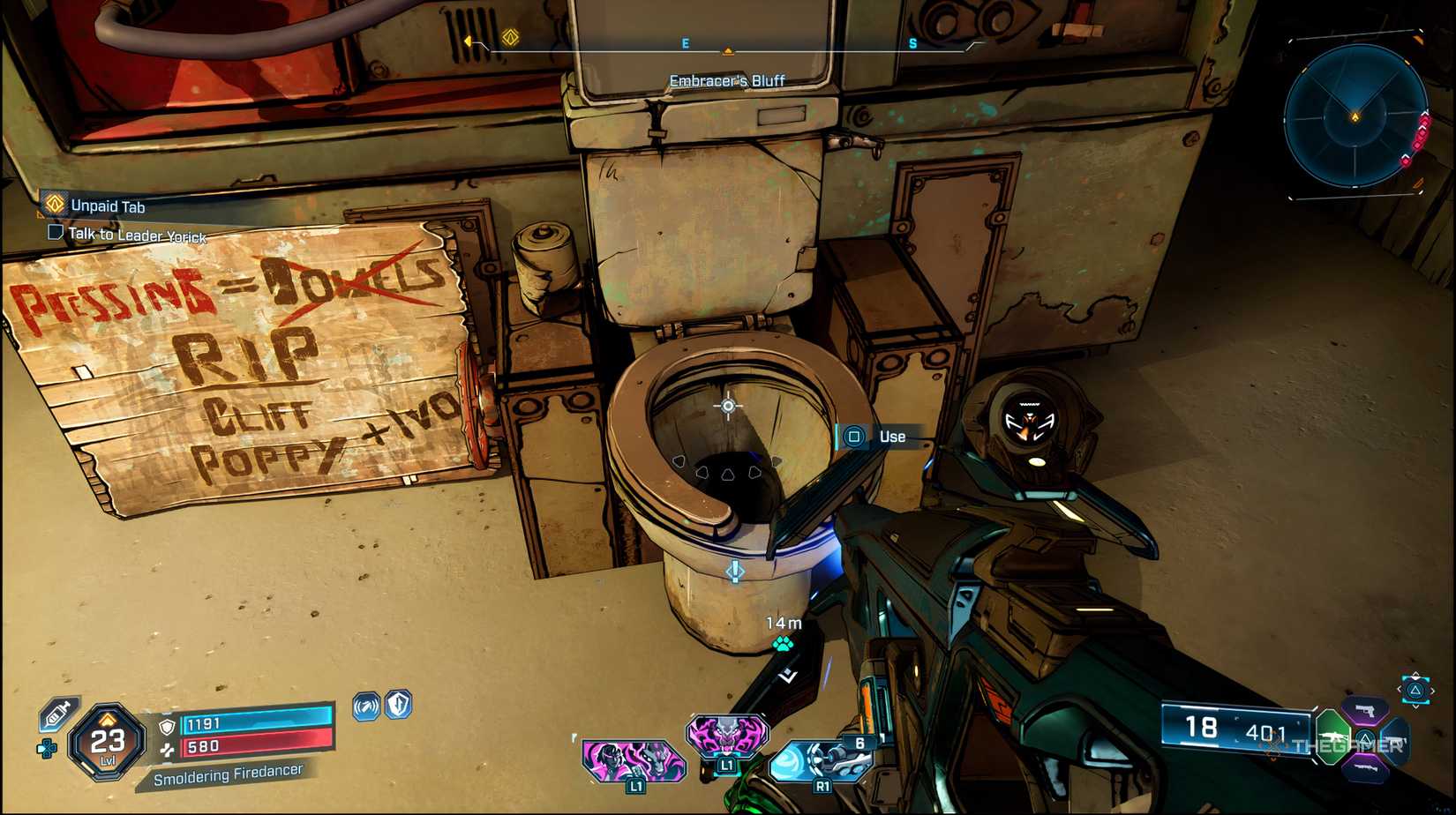The height and width of the screenshot is (815, 1456).
Task: Select the shield icon beside the 1191 bar
Action: [x=167, y=726]
